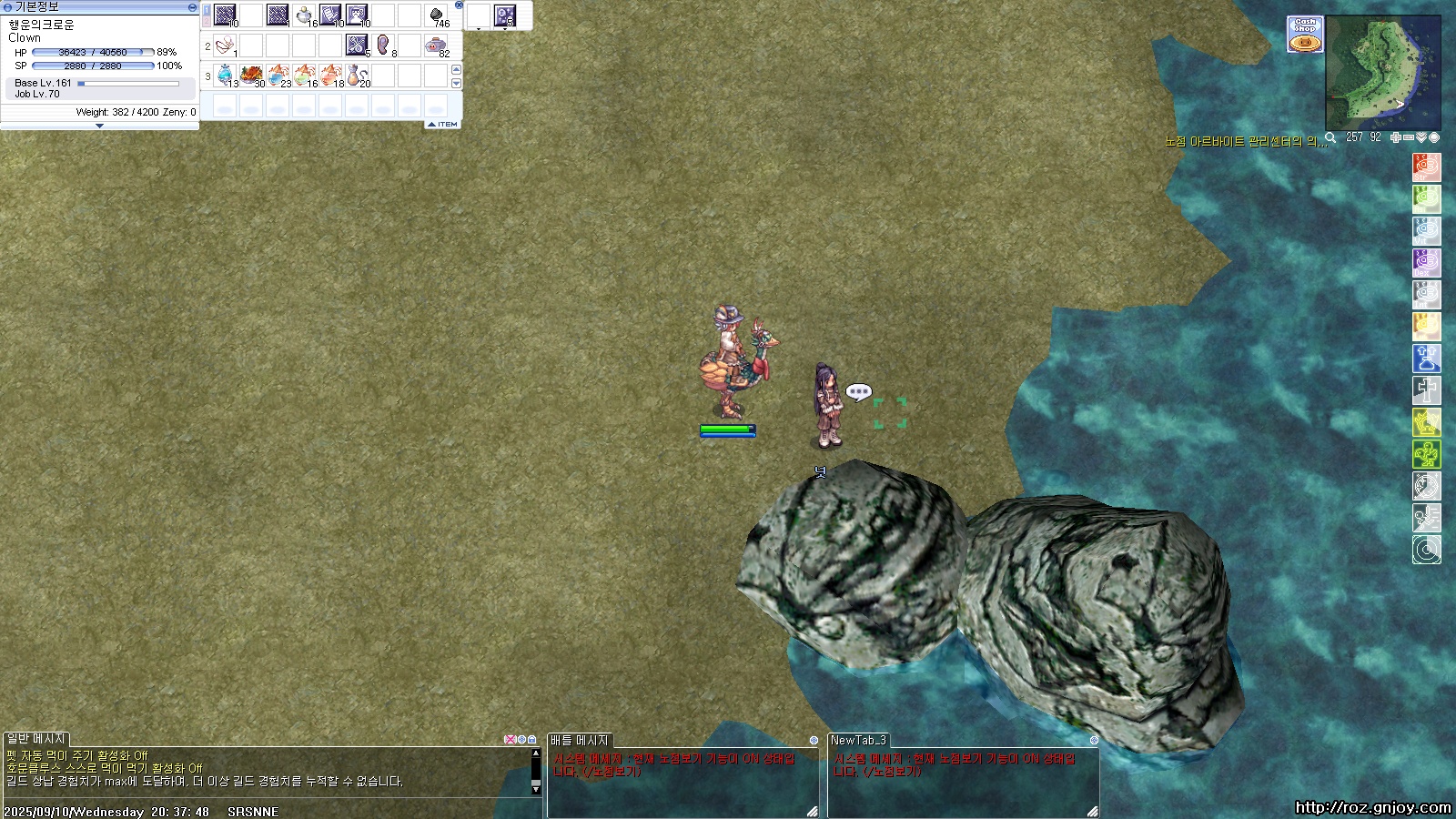Click the magnifier icon under the minimap
The width and height of the screenshot is (1456, 819).
coord(1330,137)
